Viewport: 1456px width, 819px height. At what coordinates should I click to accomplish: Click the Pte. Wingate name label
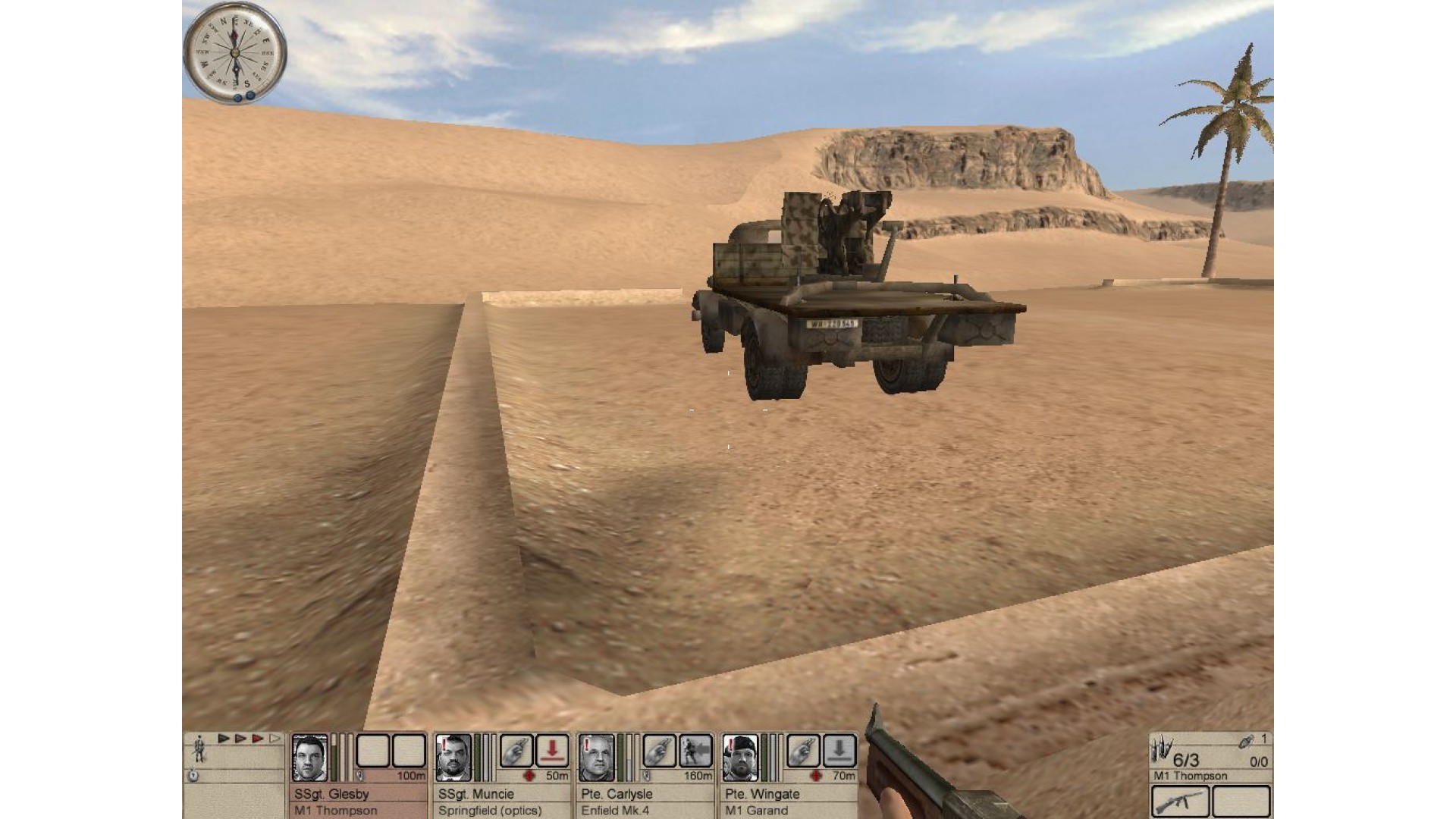click(762, 794)
